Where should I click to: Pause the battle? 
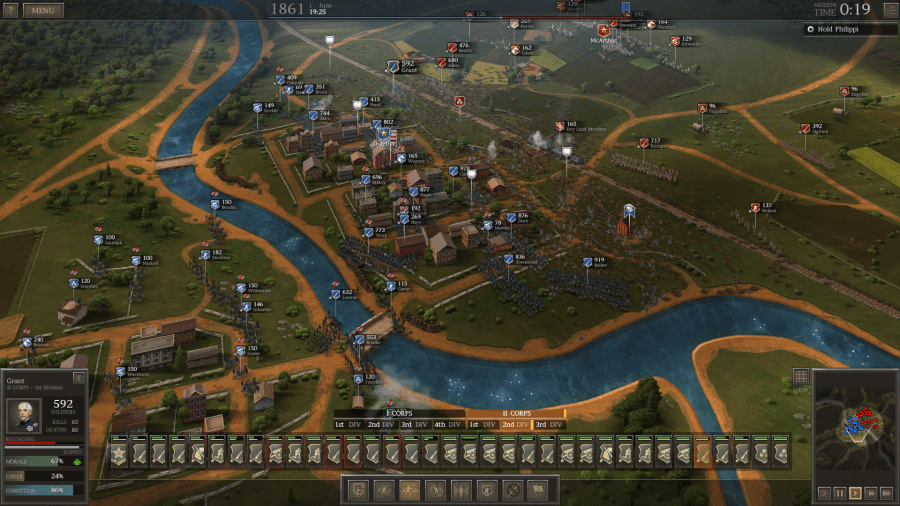click(x=840, y=493)
